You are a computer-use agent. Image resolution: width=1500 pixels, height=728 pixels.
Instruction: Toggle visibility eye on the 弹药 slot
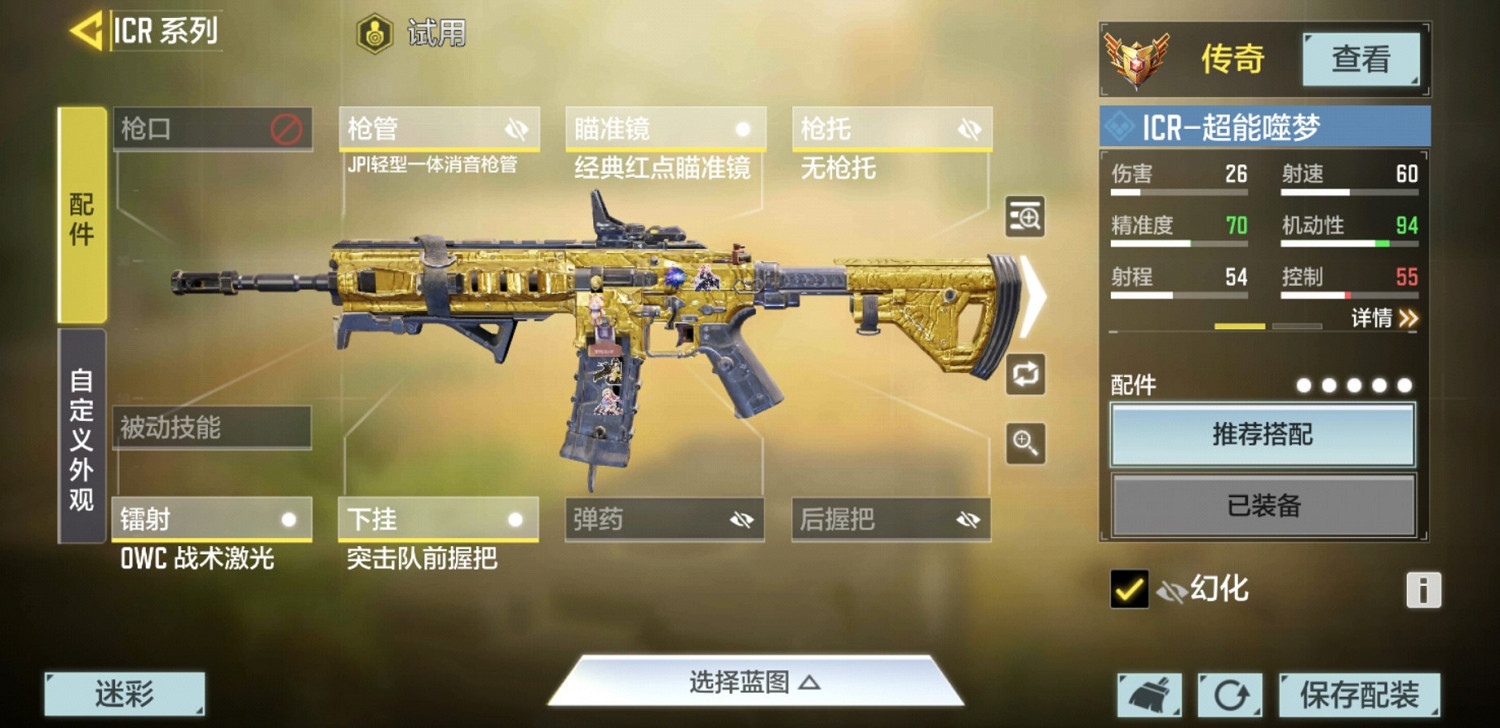tap(741, 518)
